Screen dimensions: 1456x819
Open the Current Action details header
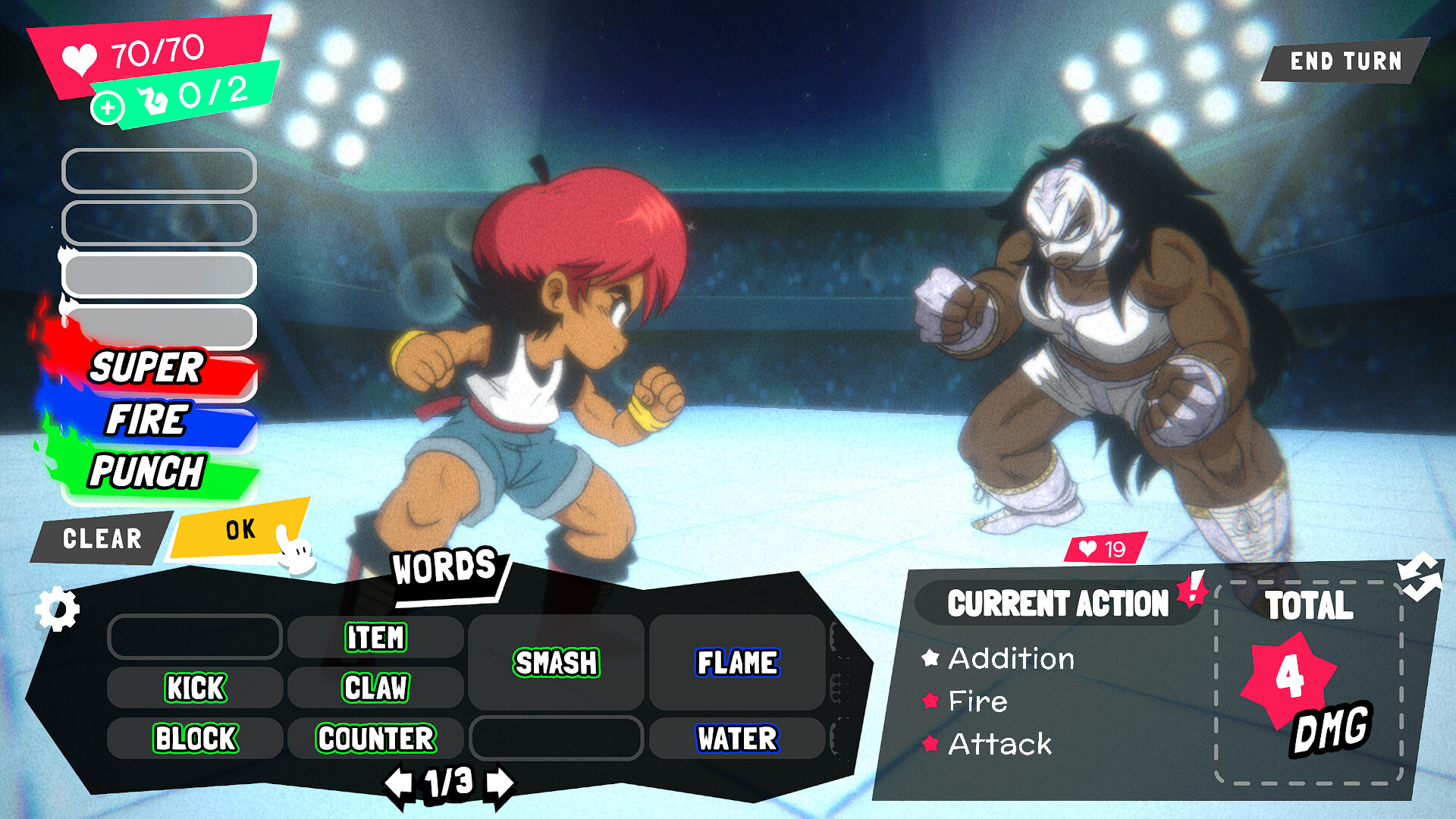coord(1057,604)
